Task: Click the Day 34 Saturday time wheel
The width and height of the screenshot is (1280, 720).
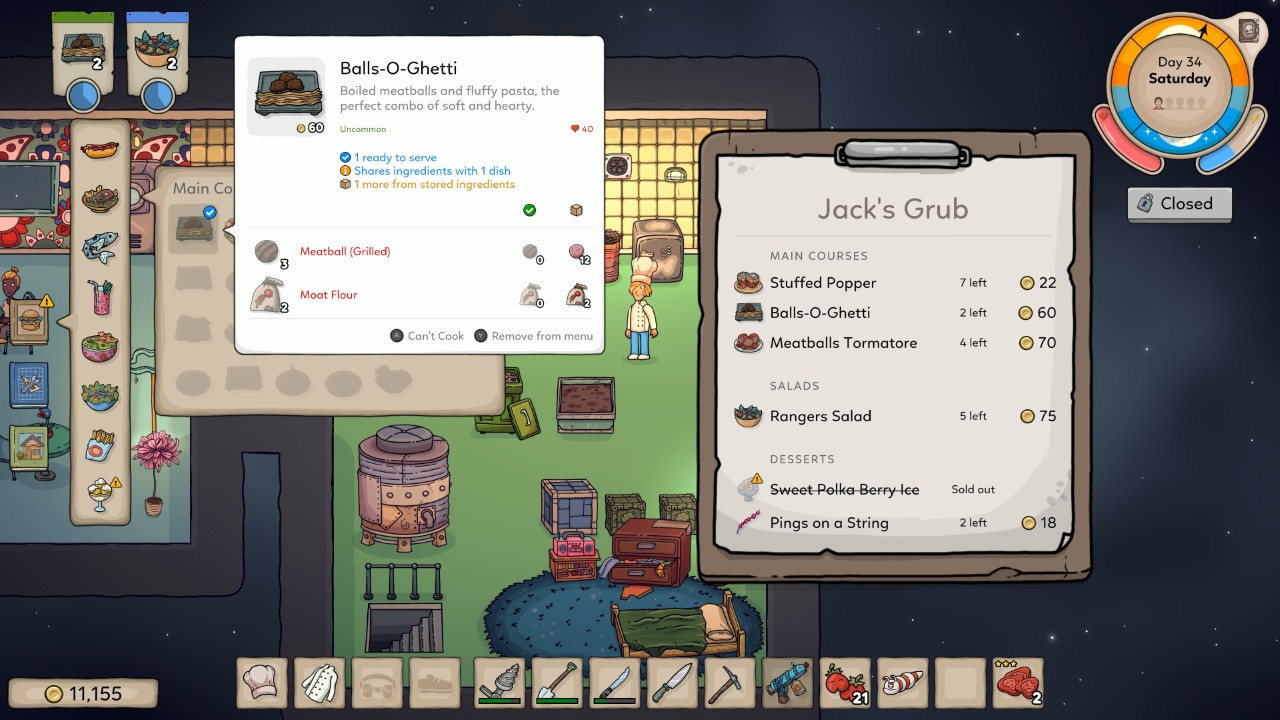Action: (1178, 78)
